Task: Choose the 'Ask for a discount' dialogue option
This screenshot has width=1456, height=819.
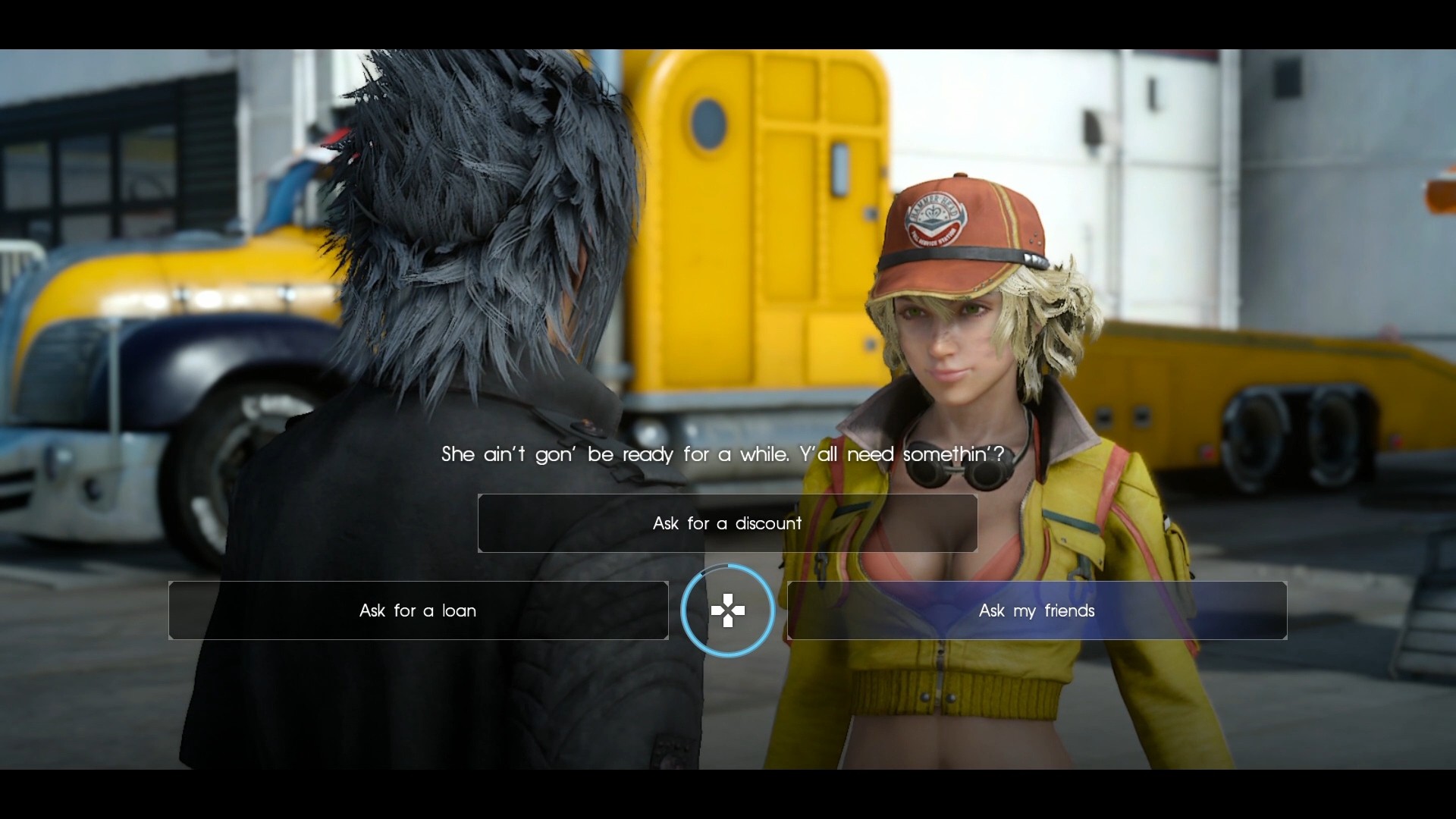Action: 726,523
